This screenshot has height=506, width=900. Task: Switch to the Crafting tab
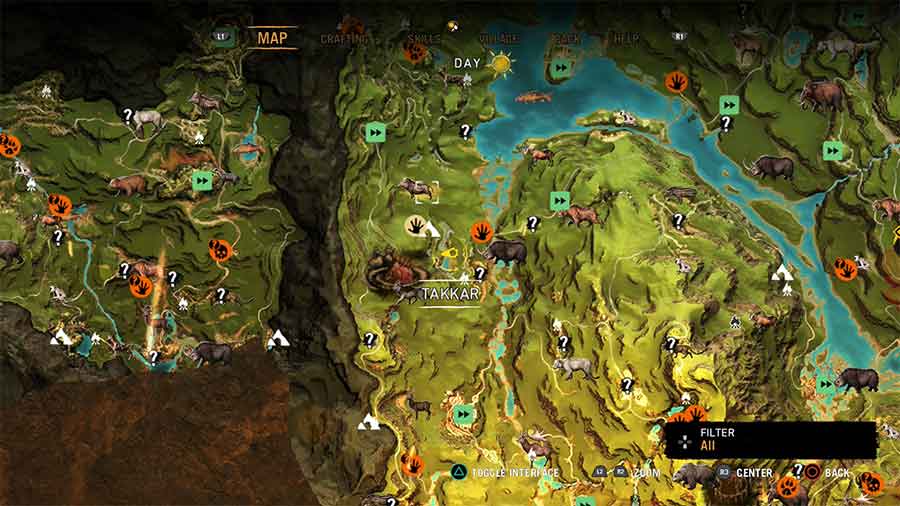click(x=343, y=39)
